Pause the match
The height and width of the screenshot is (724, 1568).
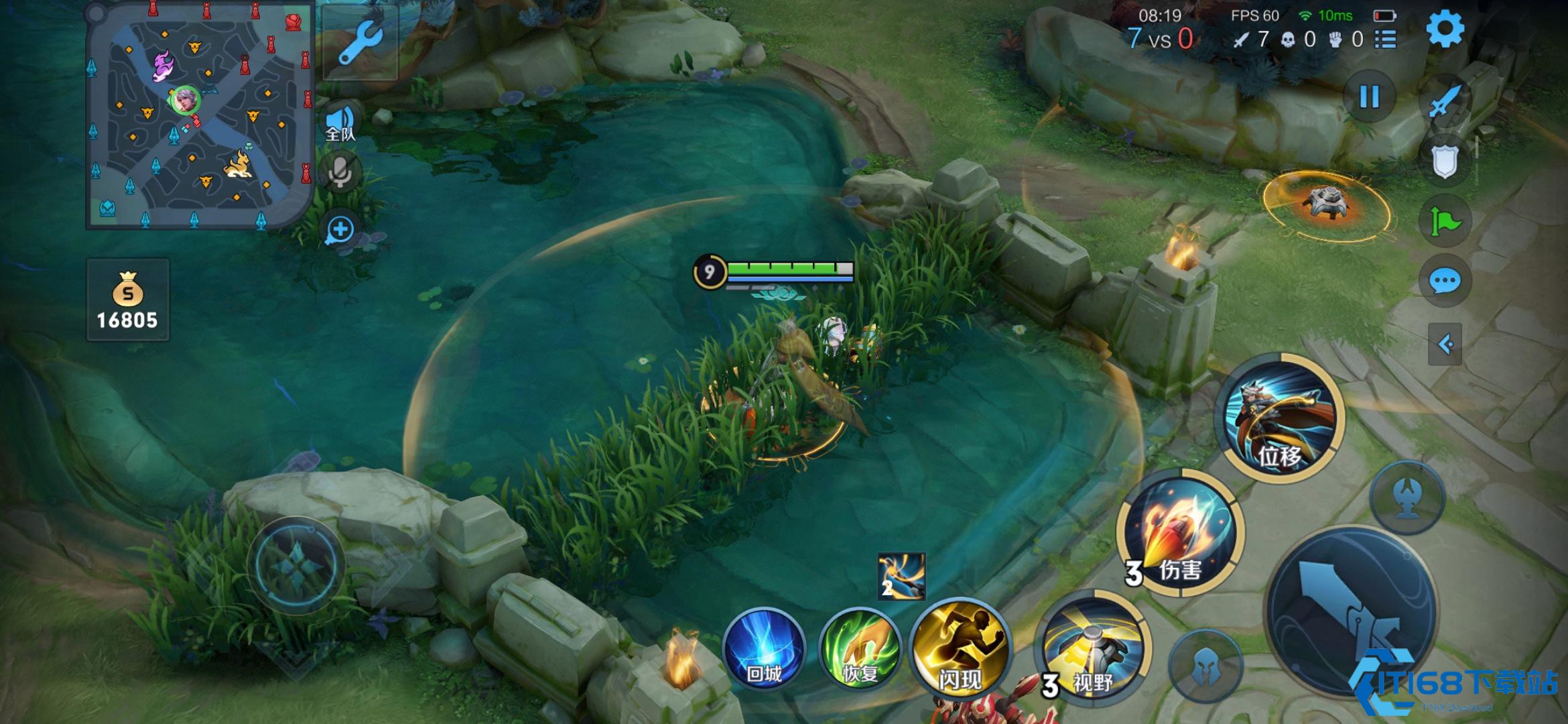[x=1369, y=98]
